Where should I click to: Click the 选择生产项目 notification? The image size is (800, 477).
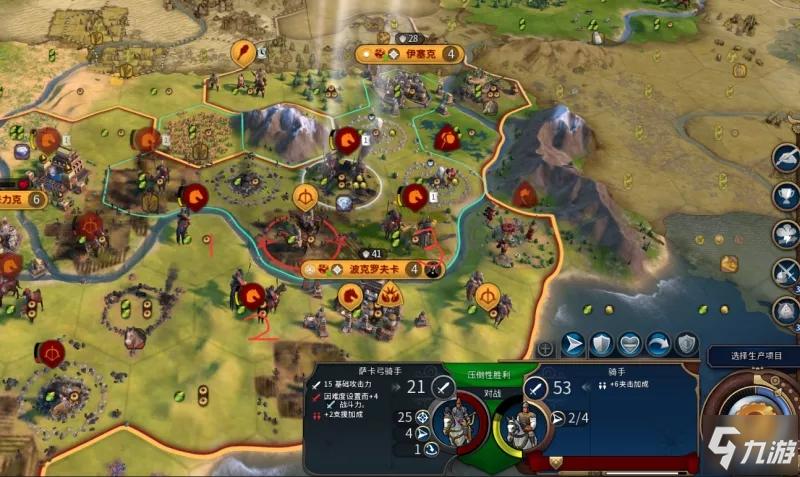[752, 356]
